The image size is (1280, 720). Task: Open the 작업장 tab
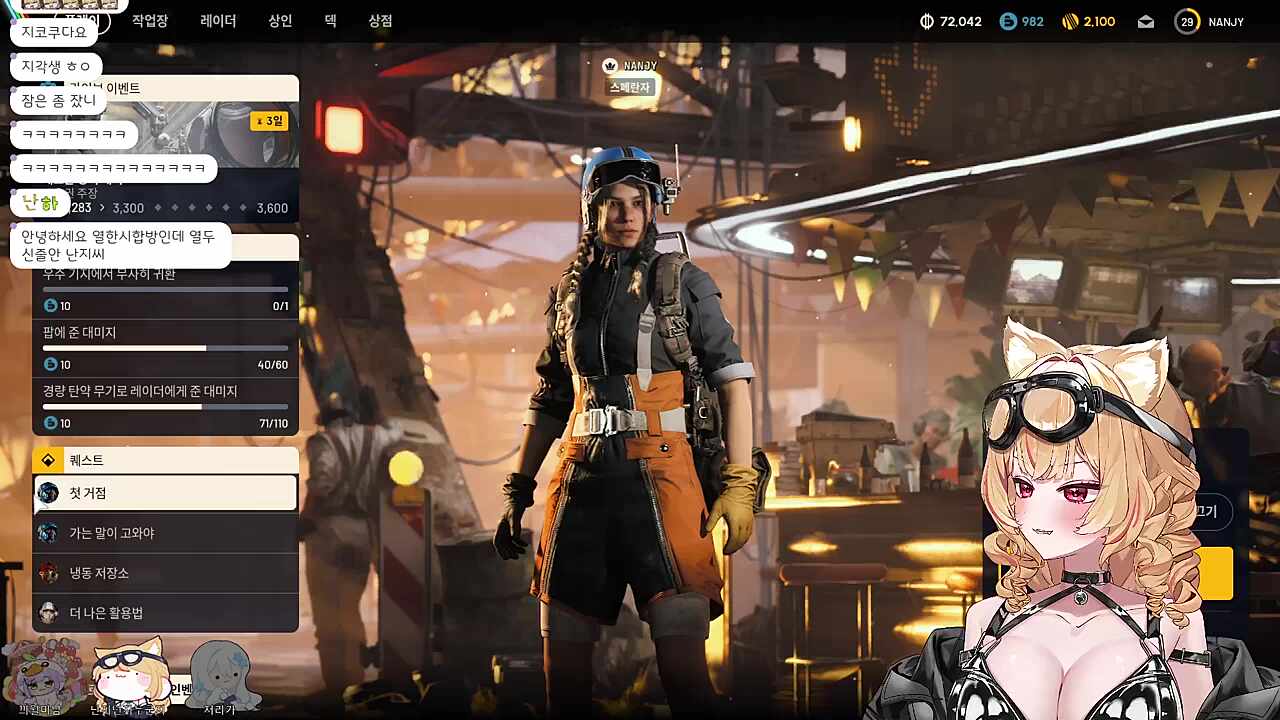tap(150, 21)
